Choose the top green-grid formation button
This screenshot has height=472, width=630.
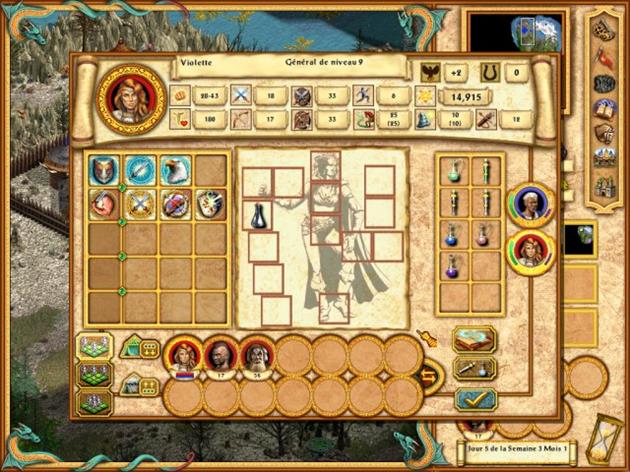pos(96,347)
